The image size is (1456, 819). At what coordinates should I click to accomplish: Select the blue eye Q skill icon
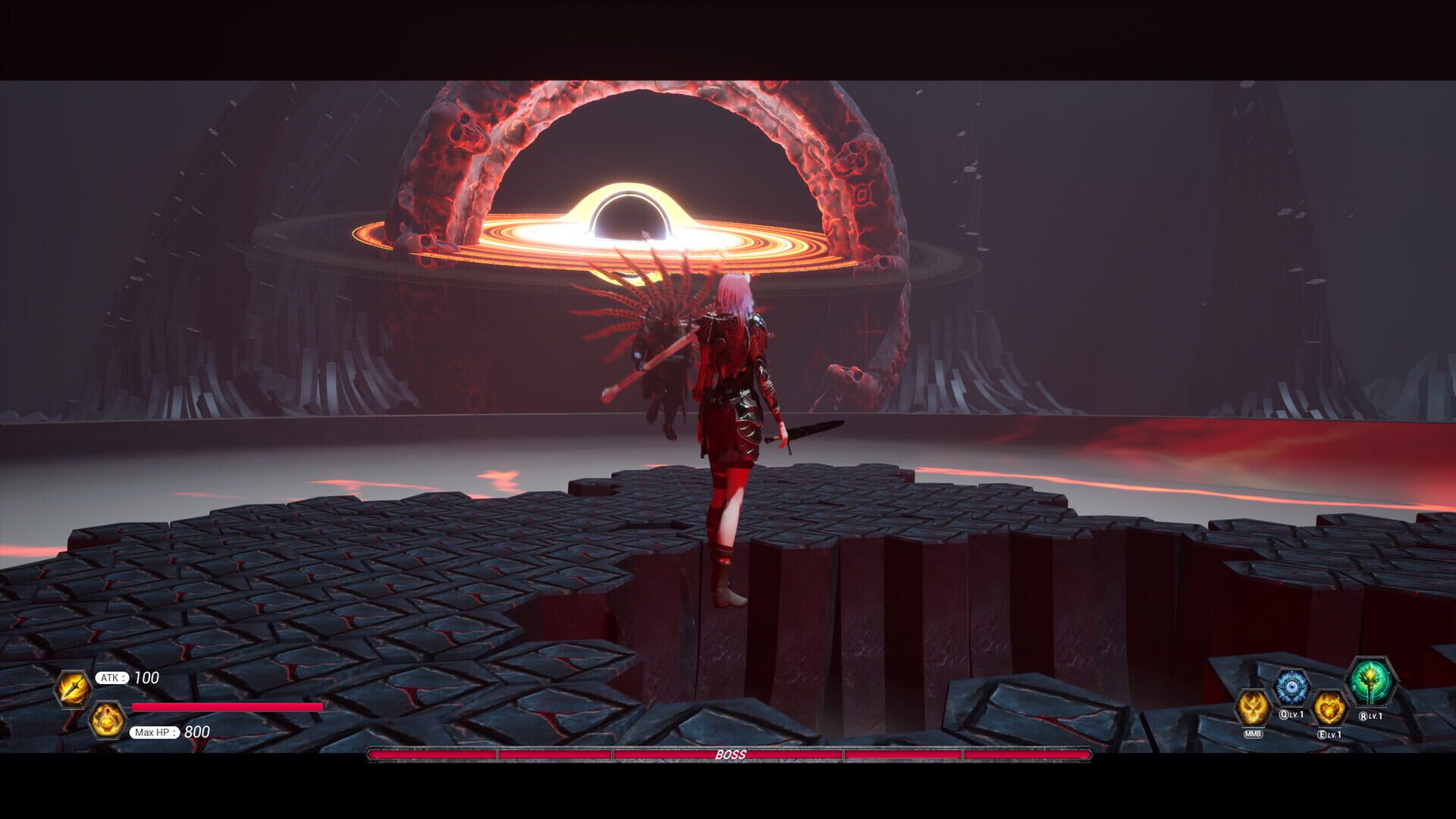(x=1291, y=686)
